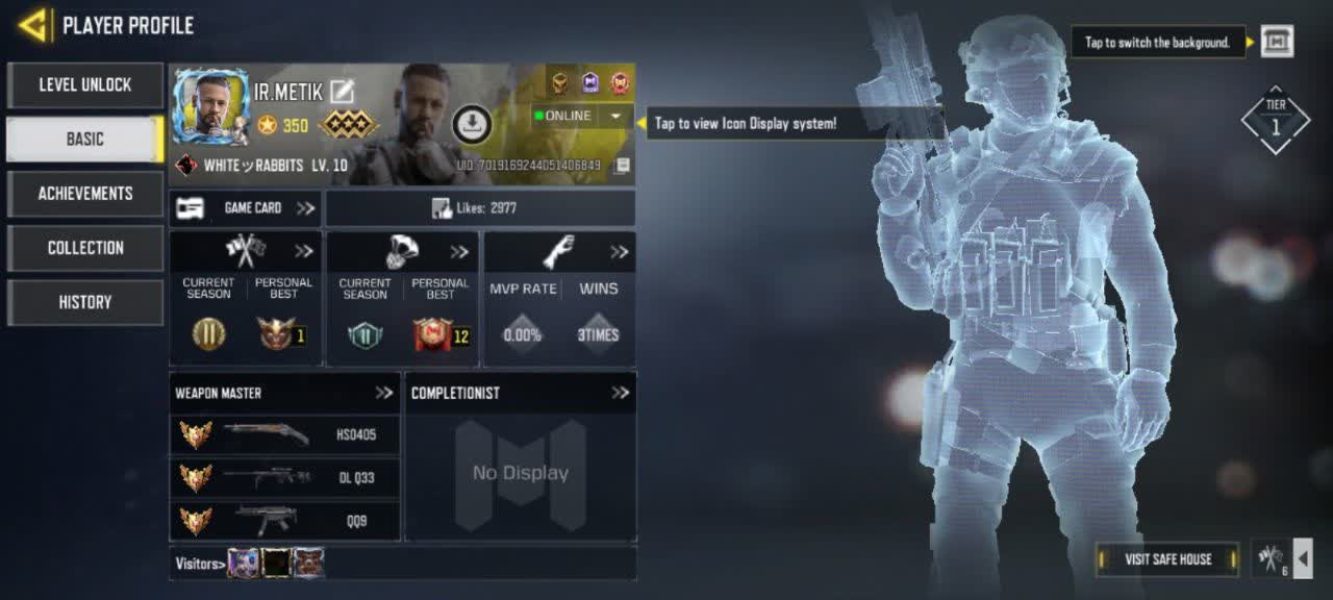
Task: Open the Tier 1 diamond badge
Action: 1275,120
